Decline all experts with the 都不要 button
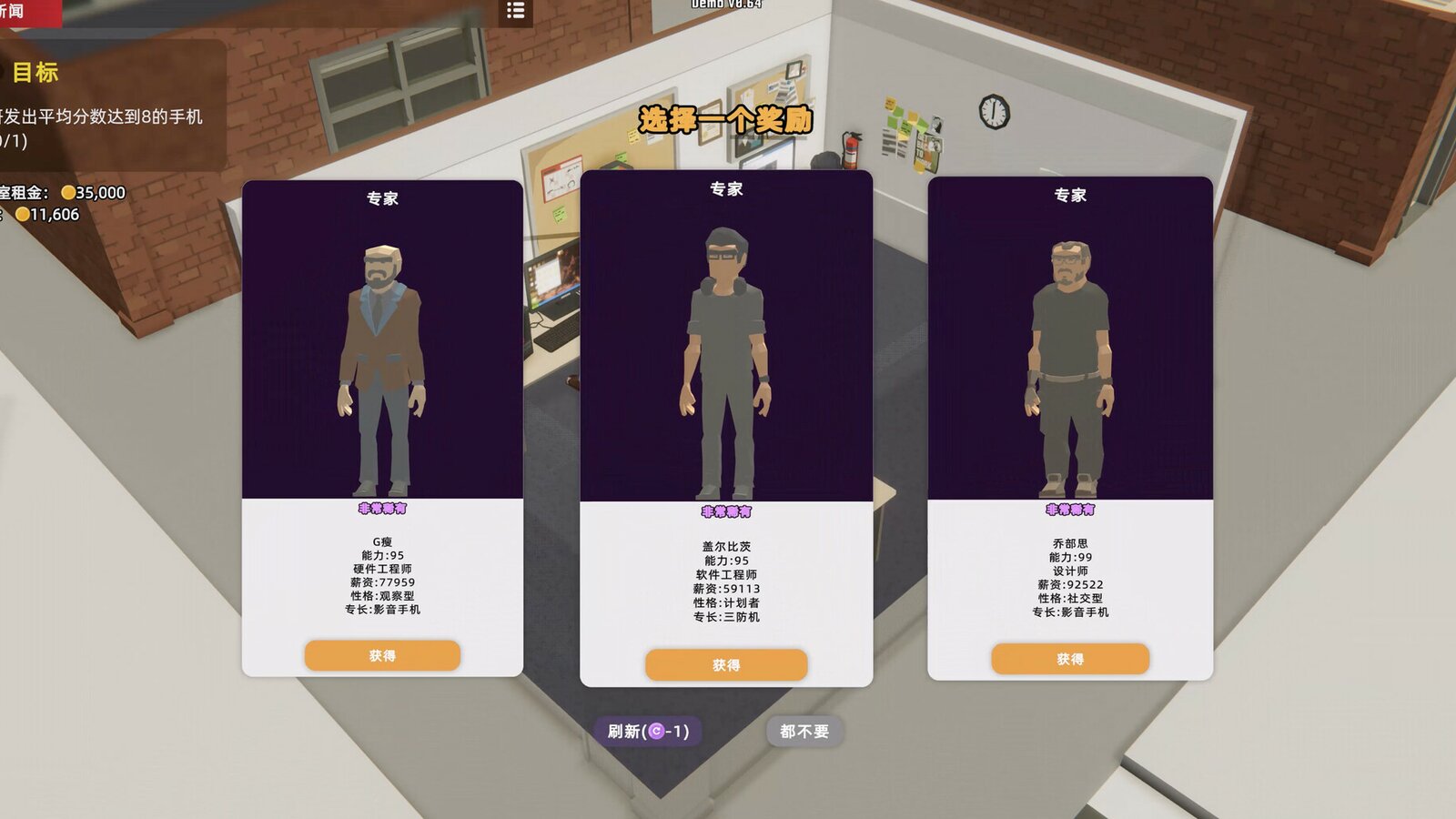Viewport: 1456px width, 819px height. pos(806,729)
